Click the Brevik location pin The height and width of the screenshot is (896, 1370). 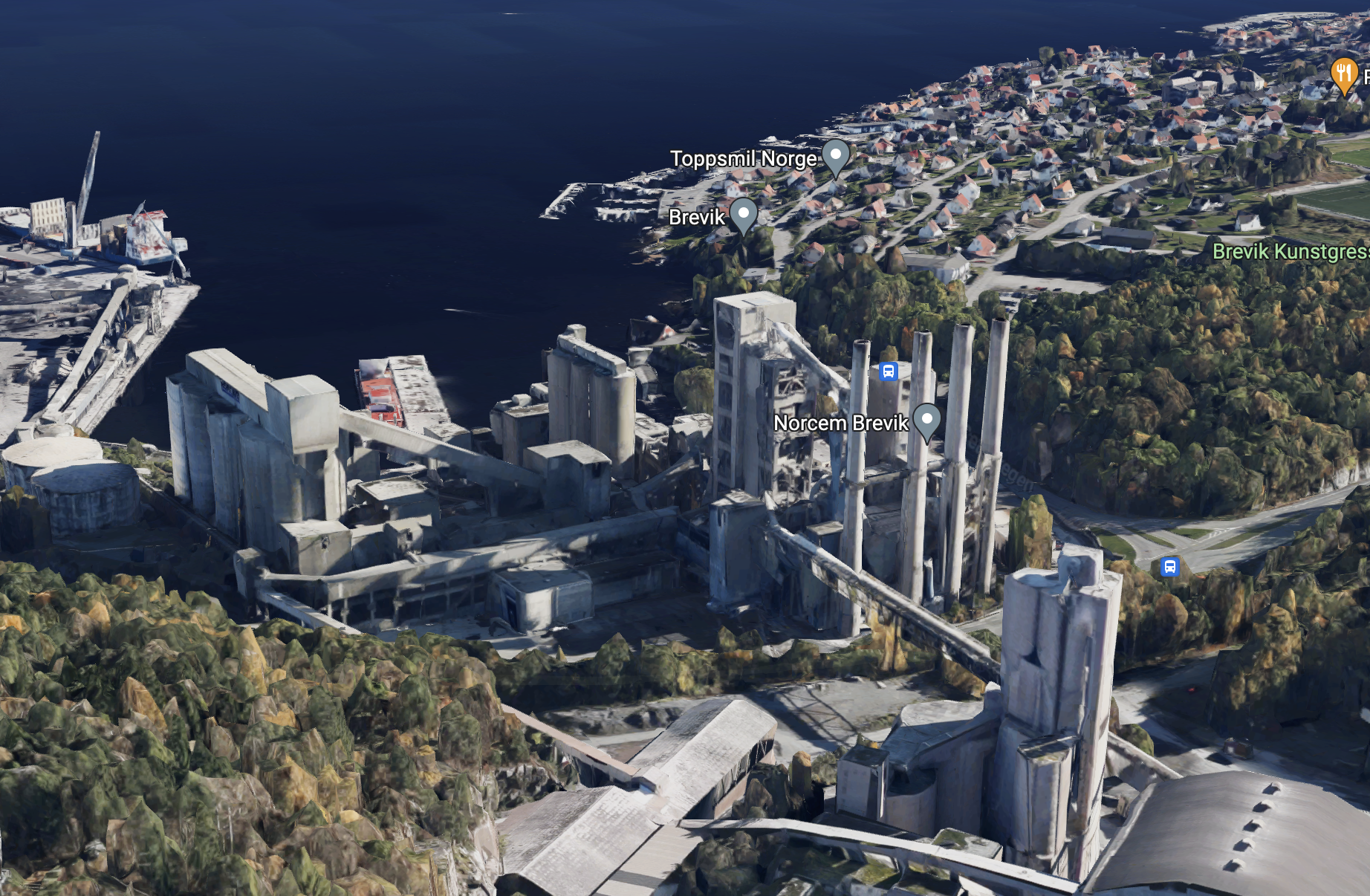click(743, 215)
